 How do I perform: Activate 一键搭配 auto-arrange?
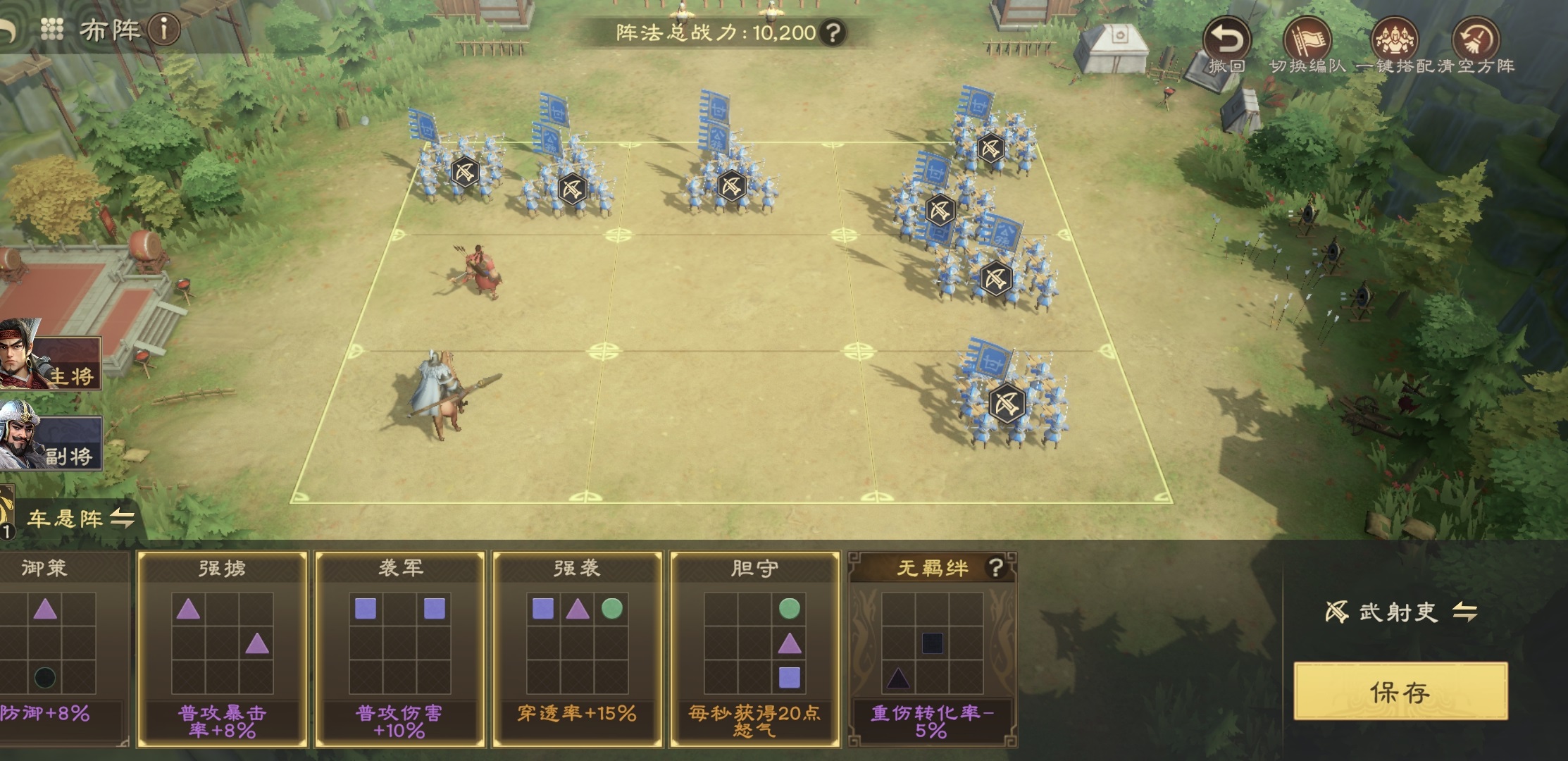click(x=1392, y=42)
